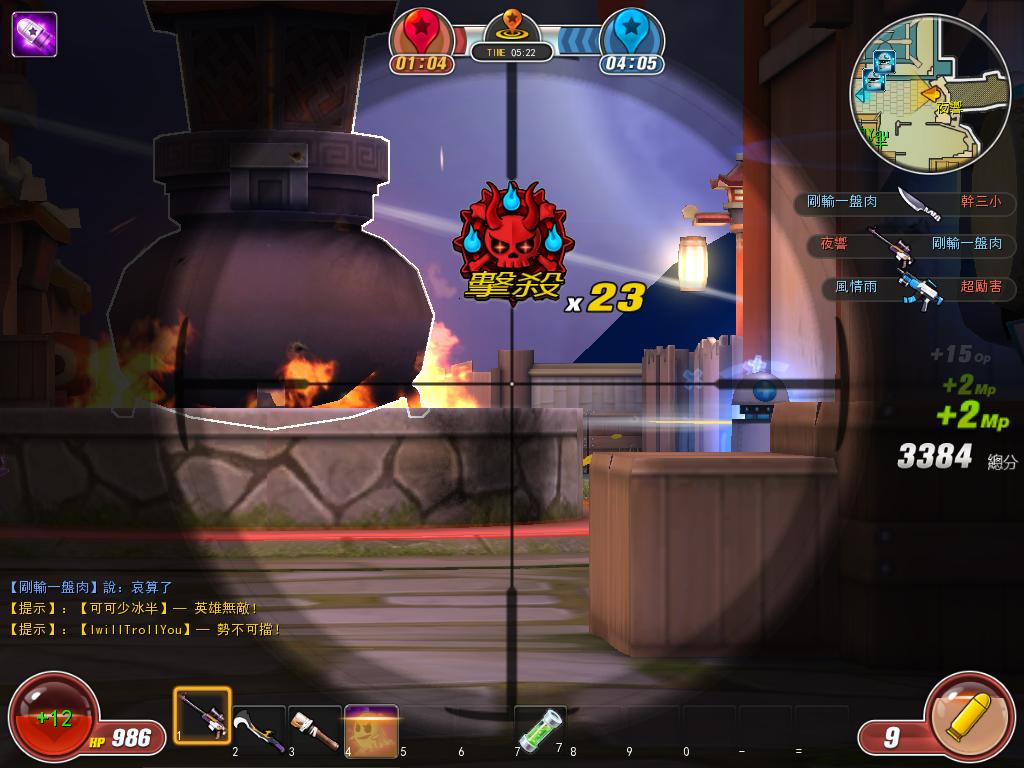Select the sniper rifle in hotbar slot 1

(x=203, y=716)
